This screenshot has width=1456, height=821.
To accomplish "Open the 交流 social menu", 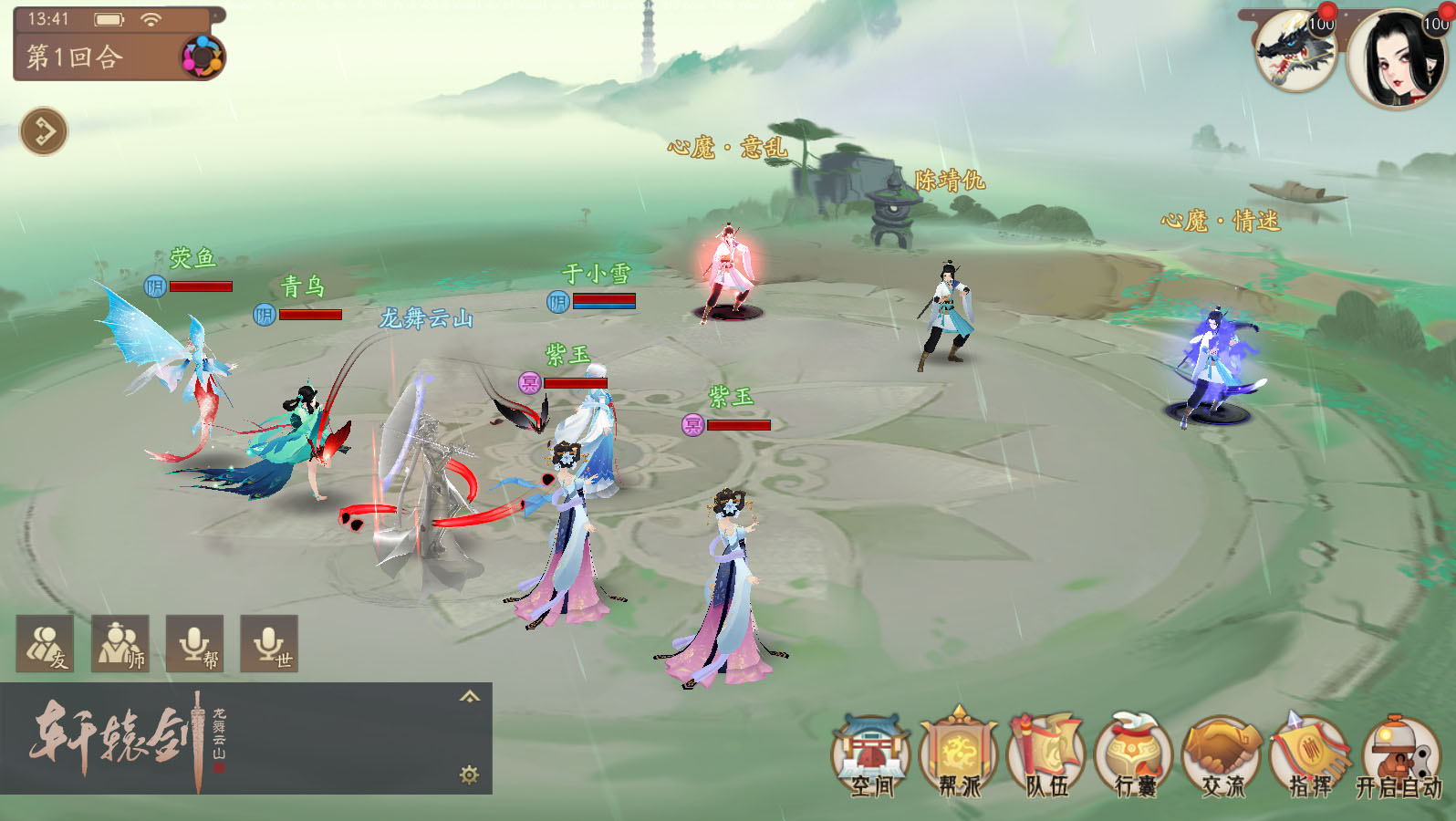I will (1222, 757).
